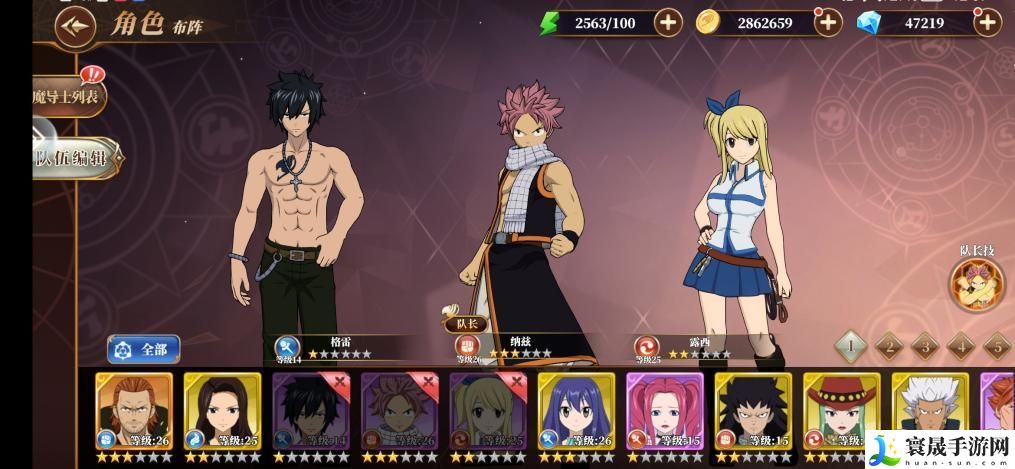Screen dimensions: 1015x469
Task: Switch to team formation slot 2
Action: click(x=888, y=346)
